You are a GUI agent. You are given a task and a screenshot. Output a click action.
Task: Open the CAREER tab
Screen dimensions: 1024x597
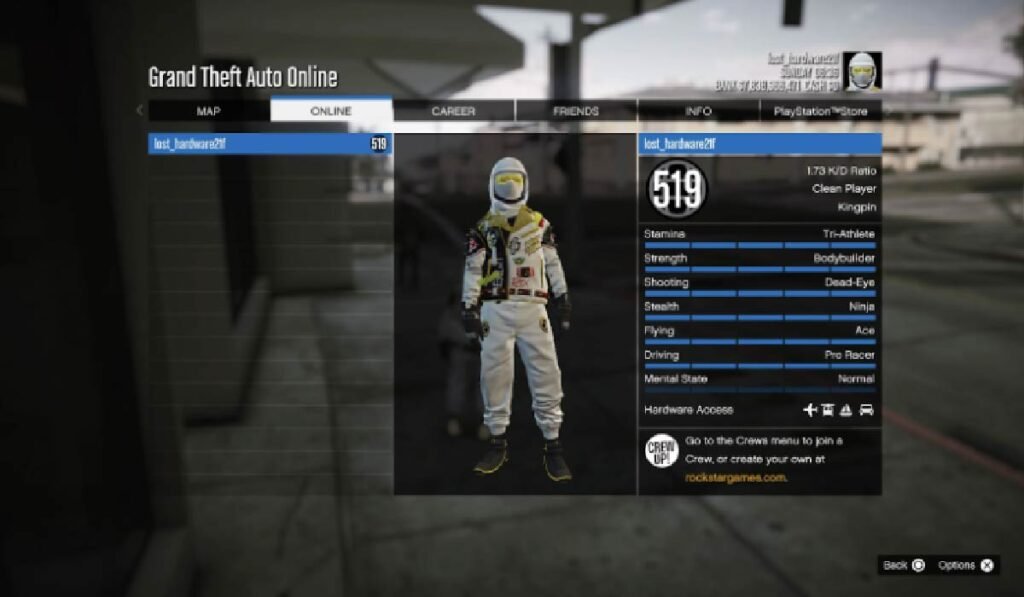click(453, 111)
